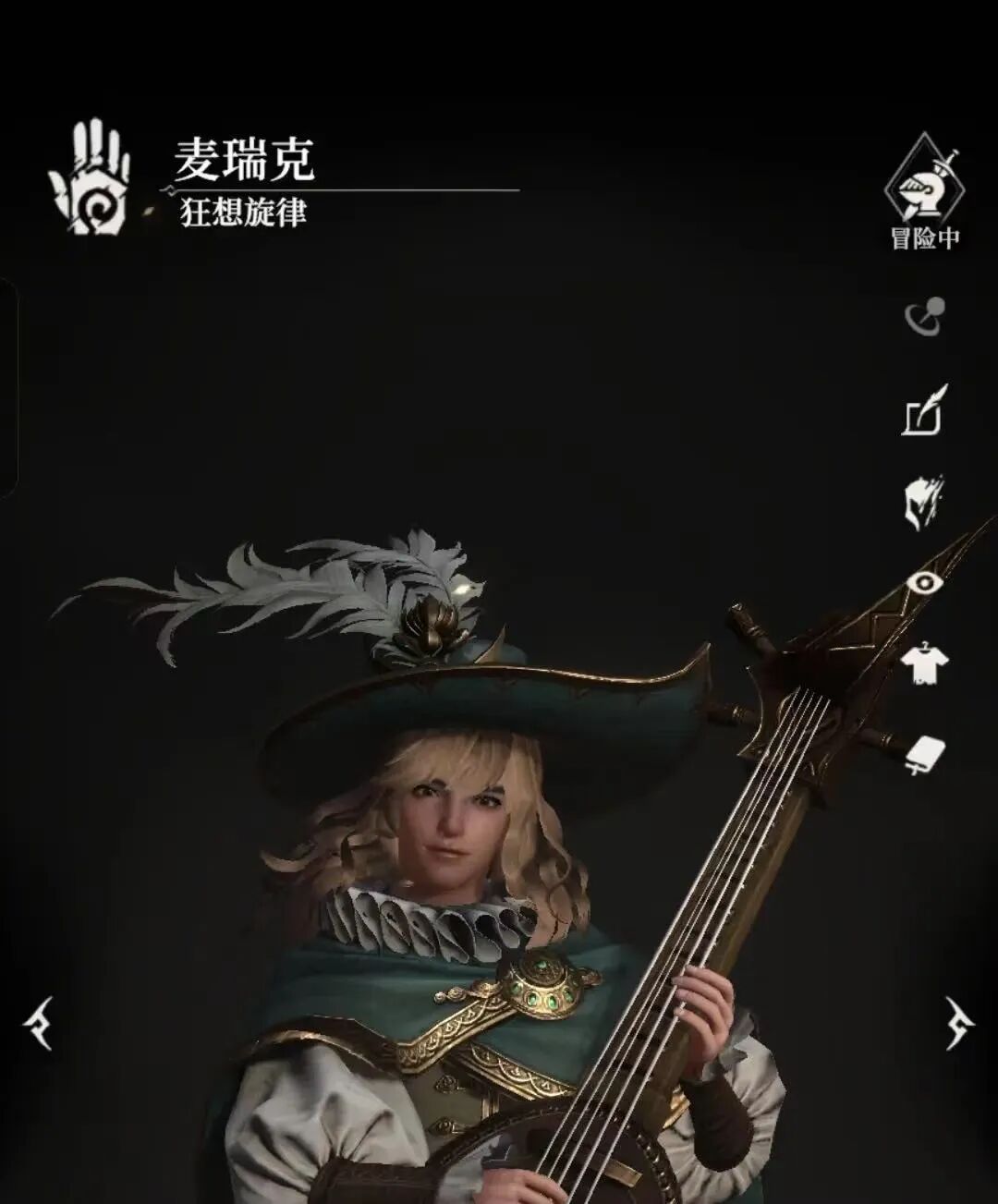
Task: Open the book with bookmark icon
Action: click(x=924, y=755)
